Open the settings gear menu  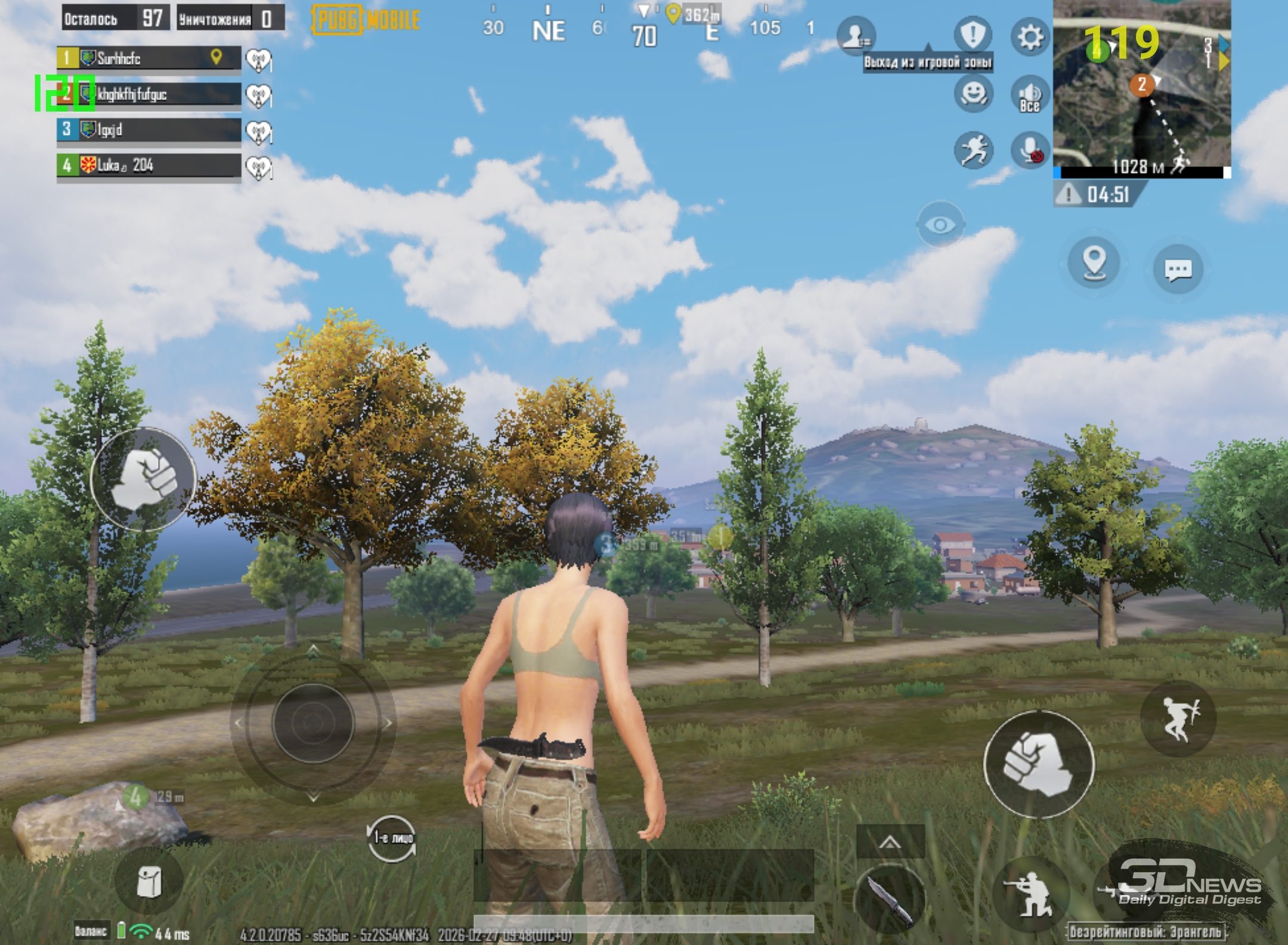pyautogui.click(x=1030, y=37)
